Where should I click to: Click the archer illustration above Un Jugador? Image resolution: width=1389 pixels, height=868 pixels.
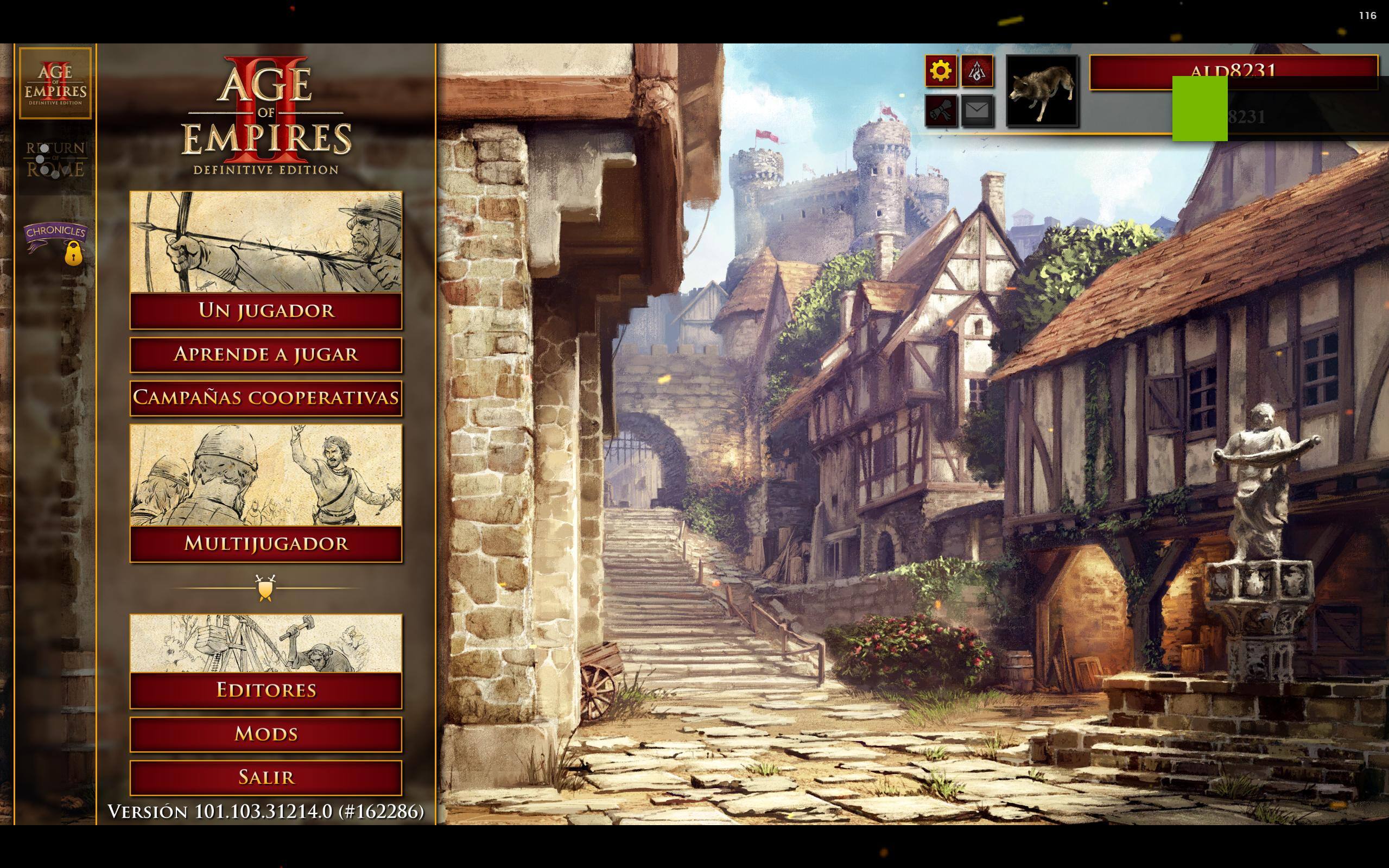pyautogui.click(x=266, y=242)
